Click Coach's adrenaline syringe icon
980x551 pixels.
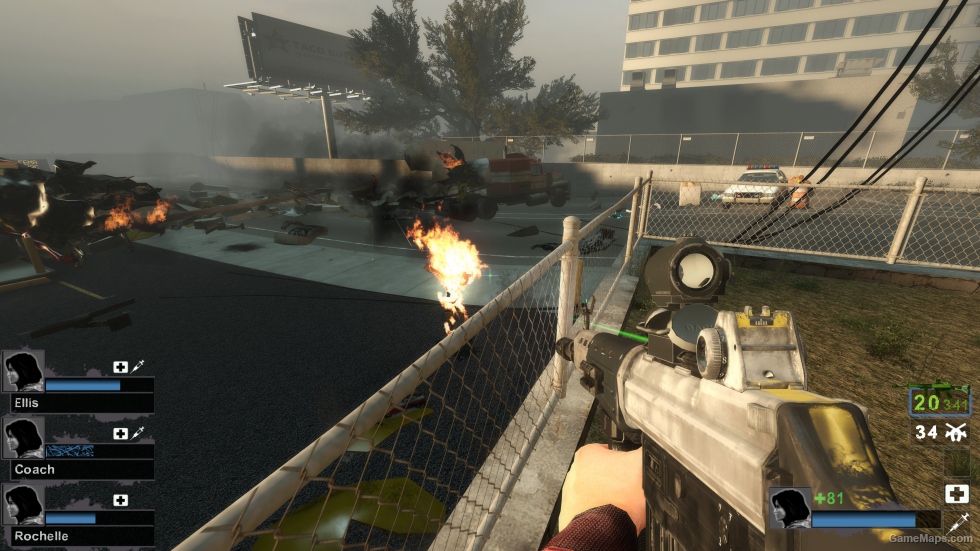137,433
